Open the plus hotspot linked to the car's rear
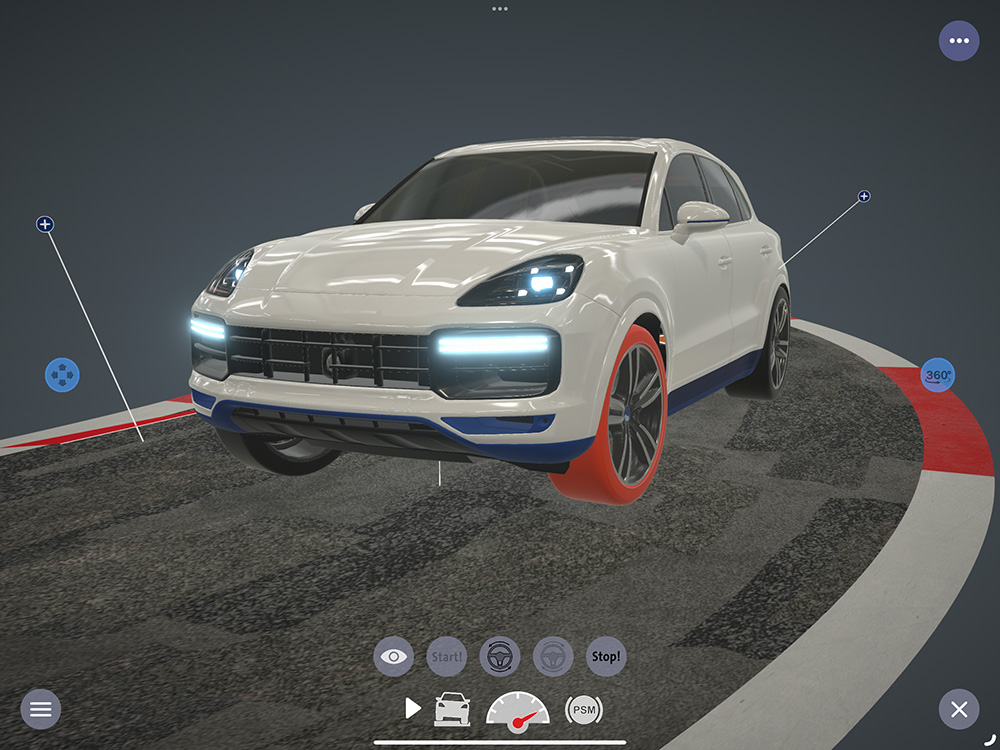This screenshot has height=750, width=1000. click(x=864, y=196)
